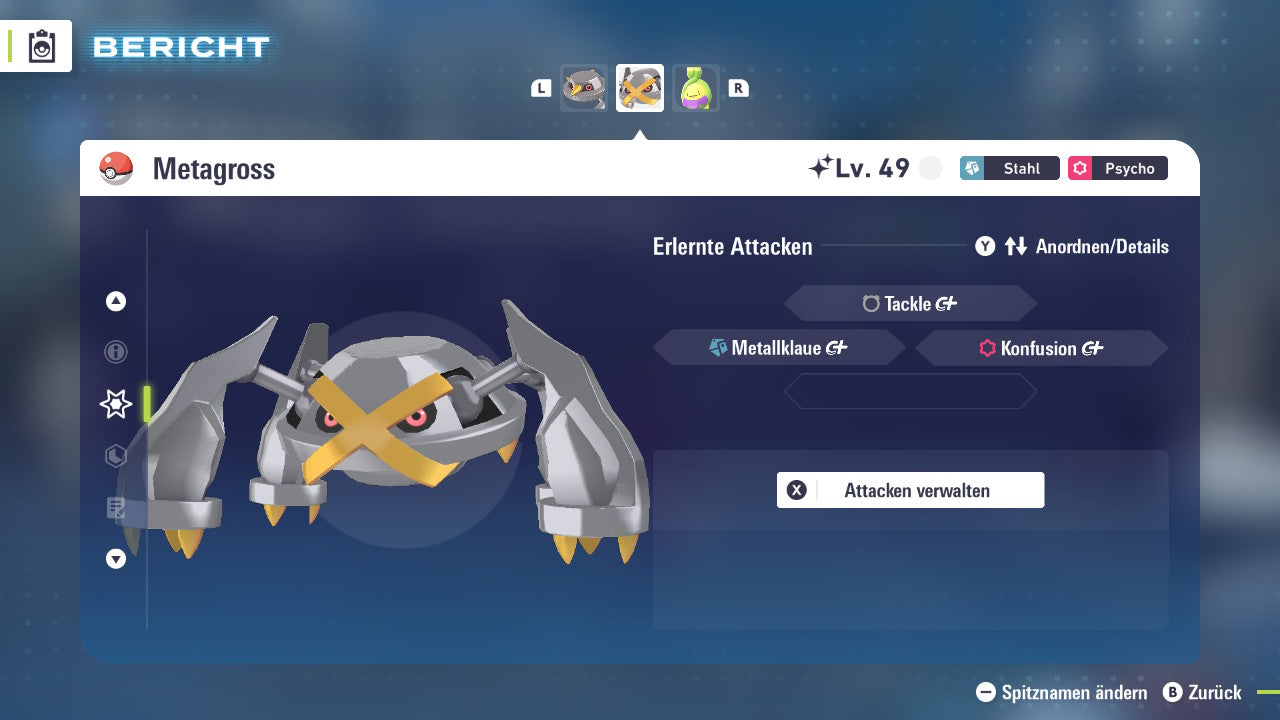
Task: Open the info panel icon in left sidebar
Action: (115, 352)
